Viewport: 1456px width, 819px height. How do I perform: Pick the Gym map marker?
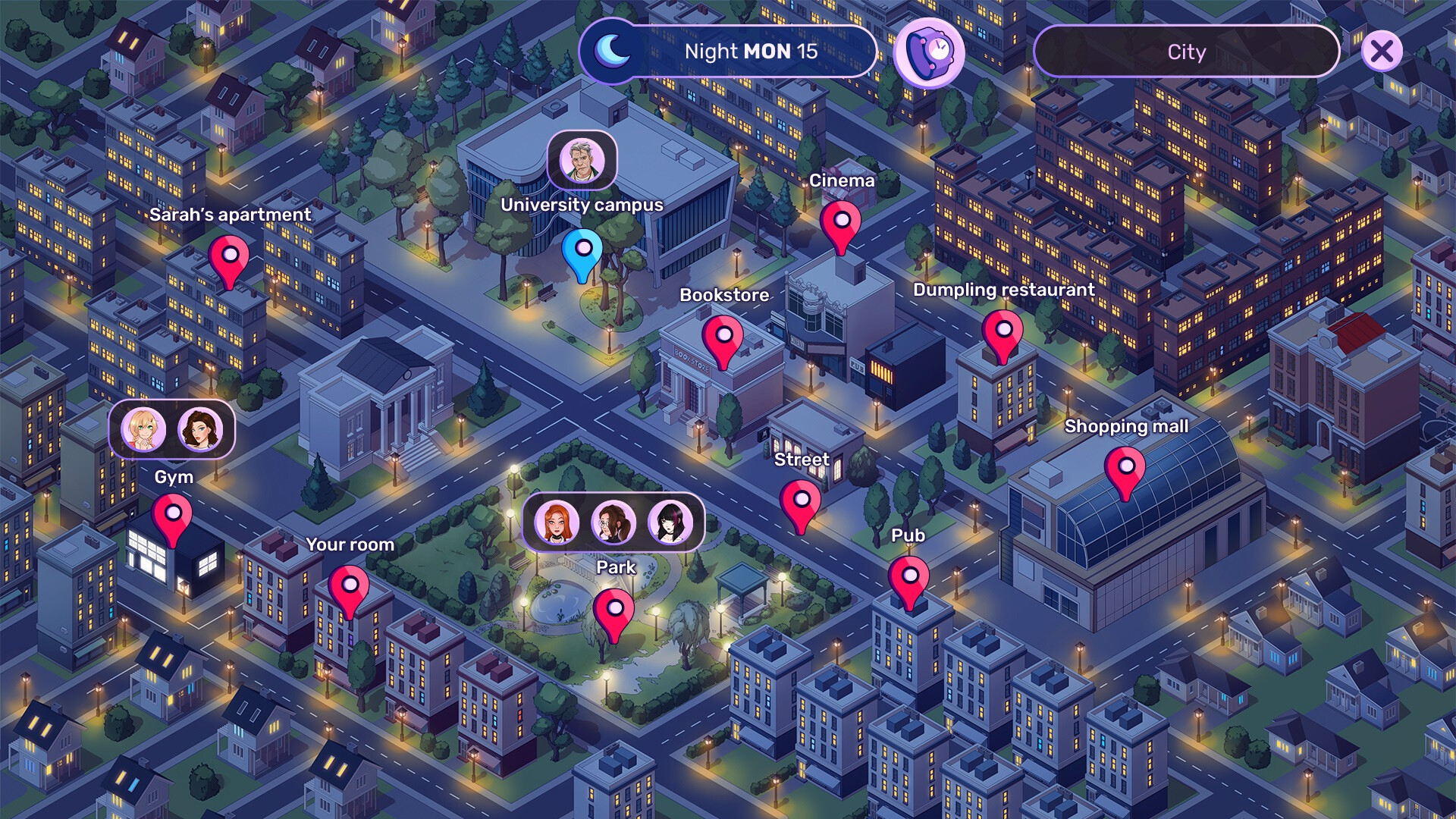[172, 516]
